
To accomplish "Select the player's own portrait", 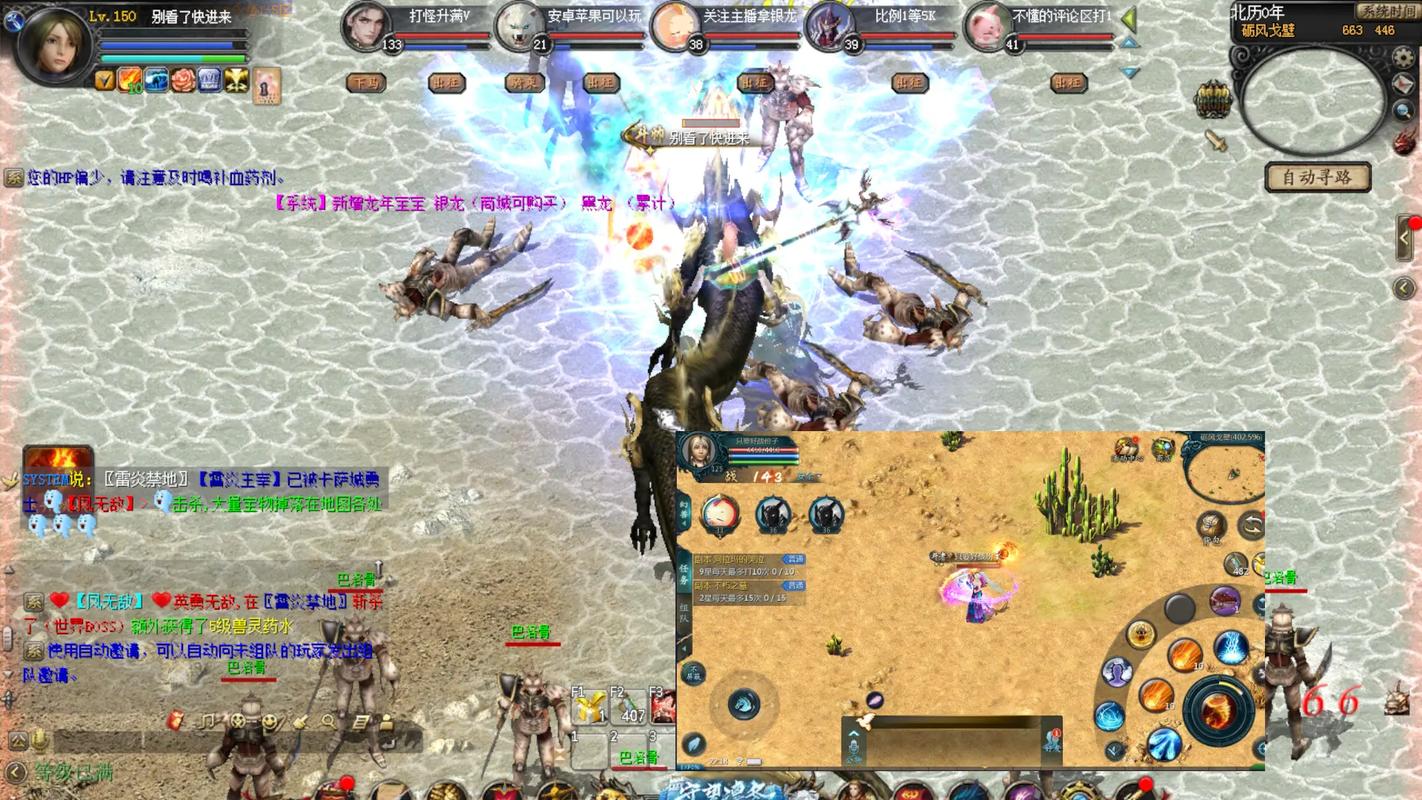I will tap(50, 44).
